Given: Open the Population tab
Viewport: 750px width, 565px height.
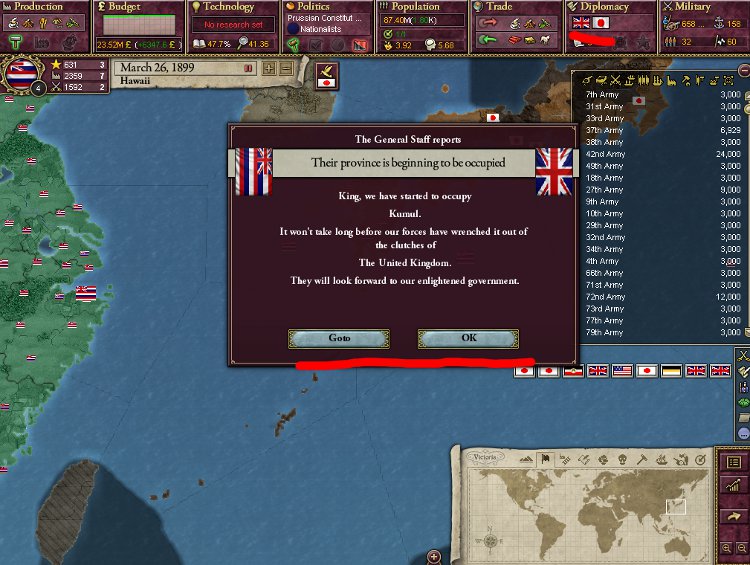Looking at the screenshot, I should coord(415,7).
